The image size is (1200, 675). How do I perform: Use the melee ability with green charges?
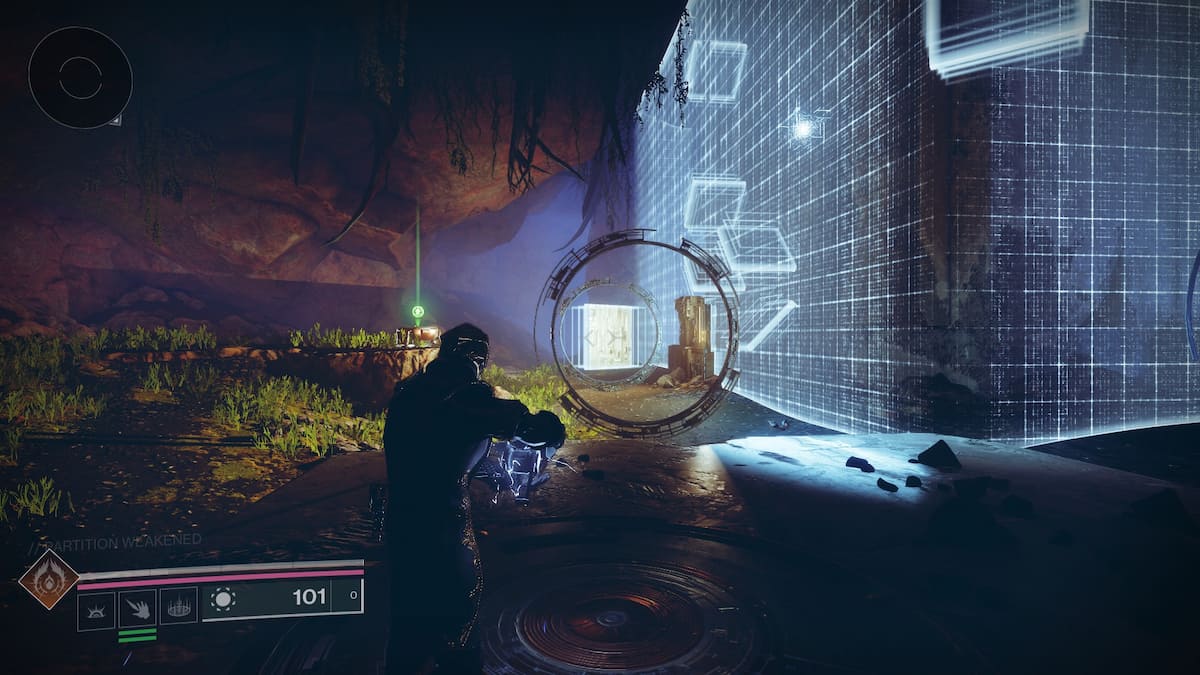[137, 609]
